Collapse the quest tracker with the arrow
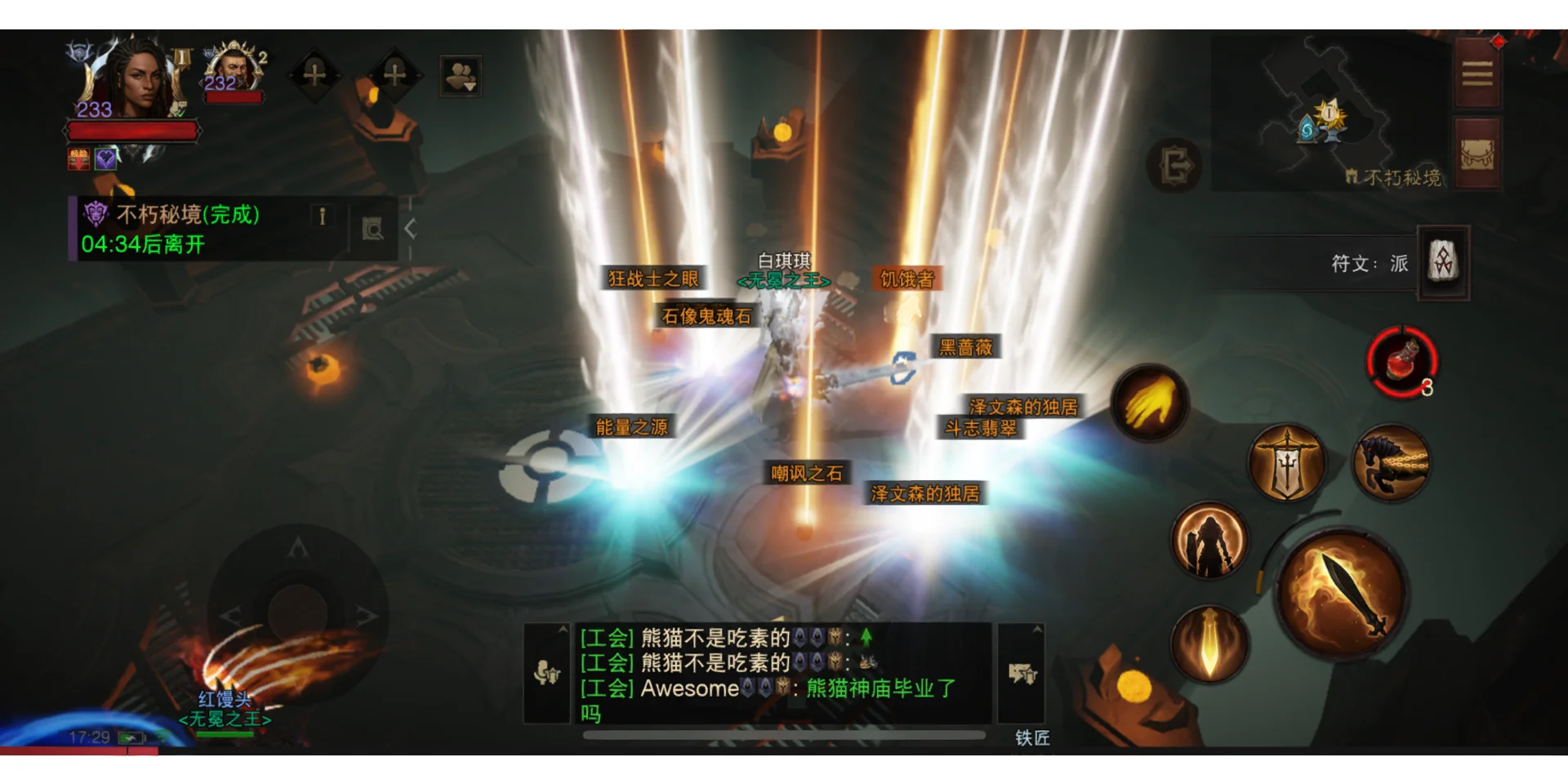 (411, 229)
